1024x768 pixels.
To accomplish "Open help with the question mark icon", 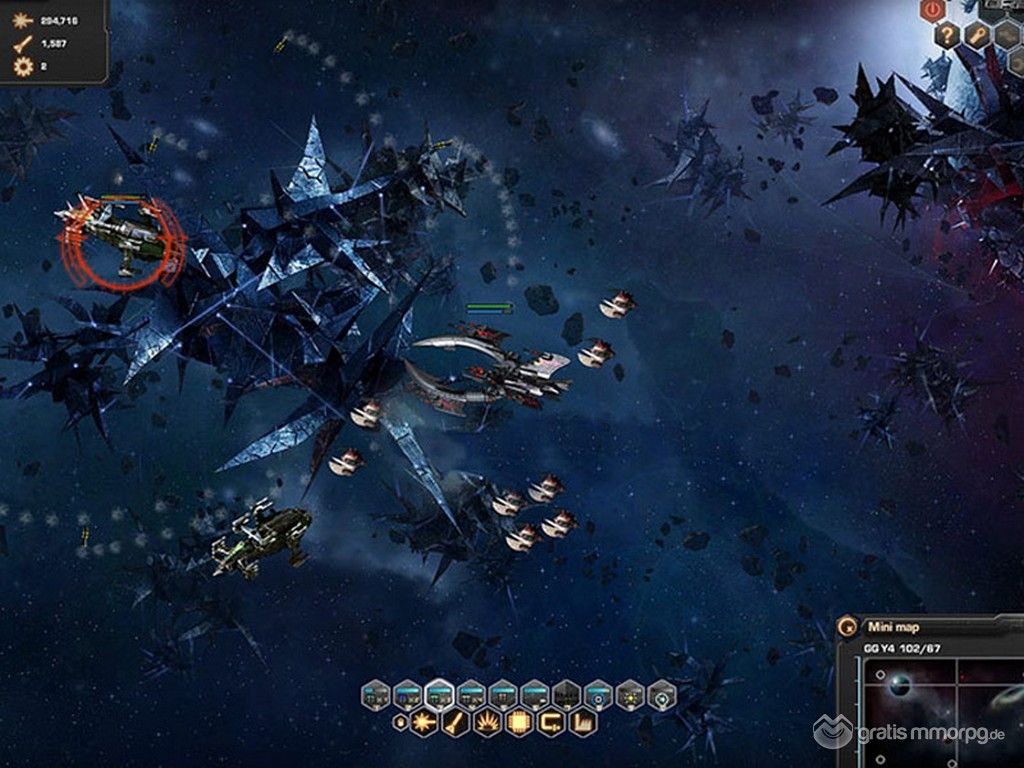I will tap(947, 36).
